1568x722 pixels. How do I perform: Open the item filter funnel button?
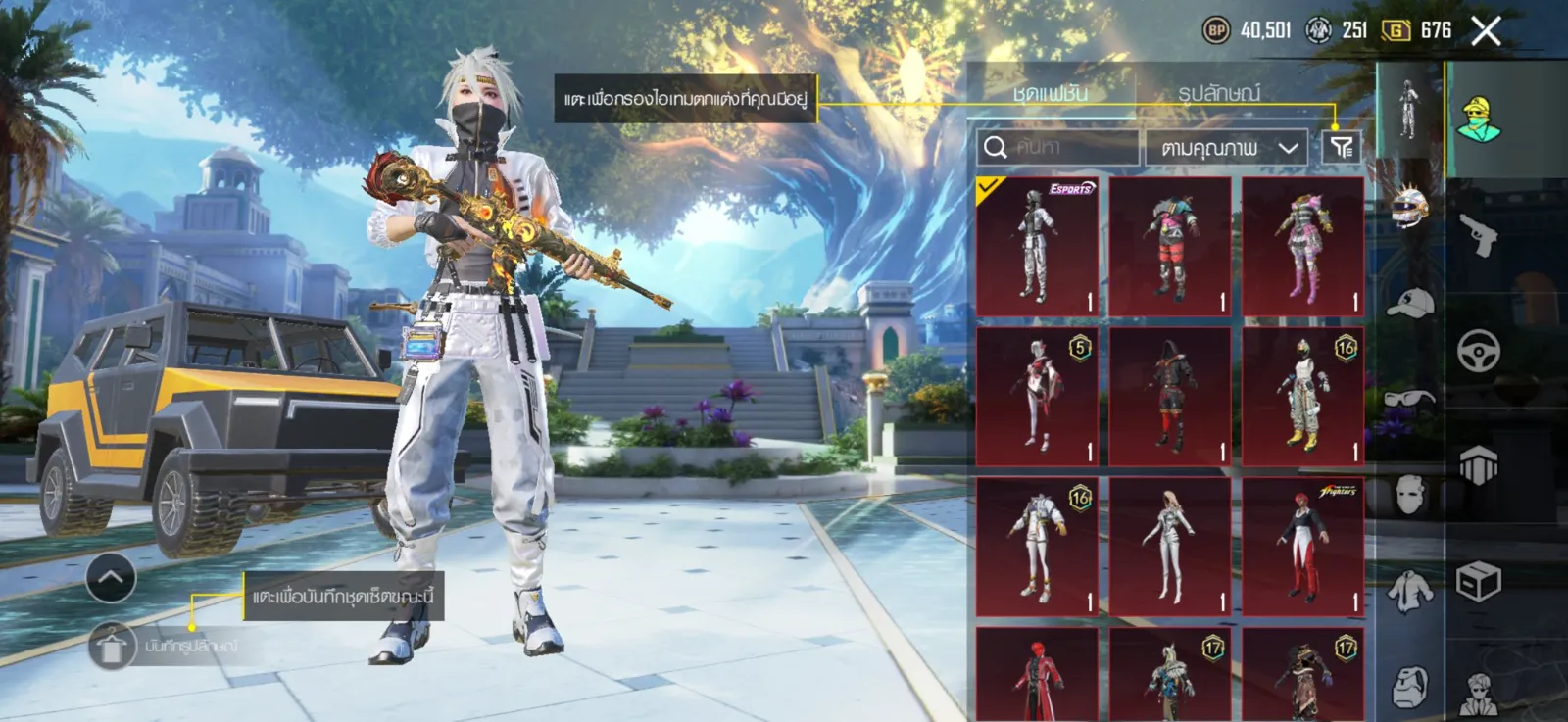[x=1341, y=147]
